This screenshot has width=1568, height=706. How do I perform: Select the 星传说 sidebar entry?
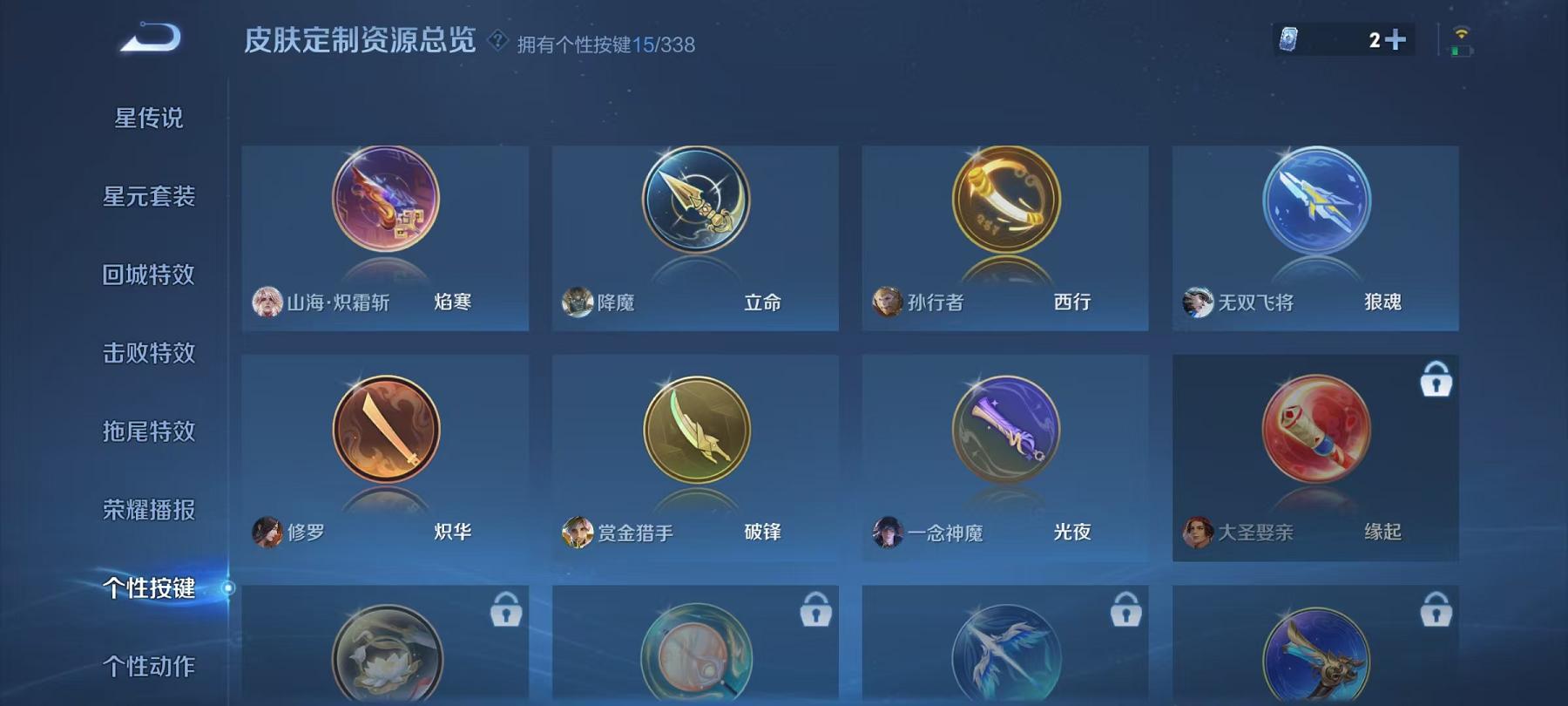(x=149, y=119)
